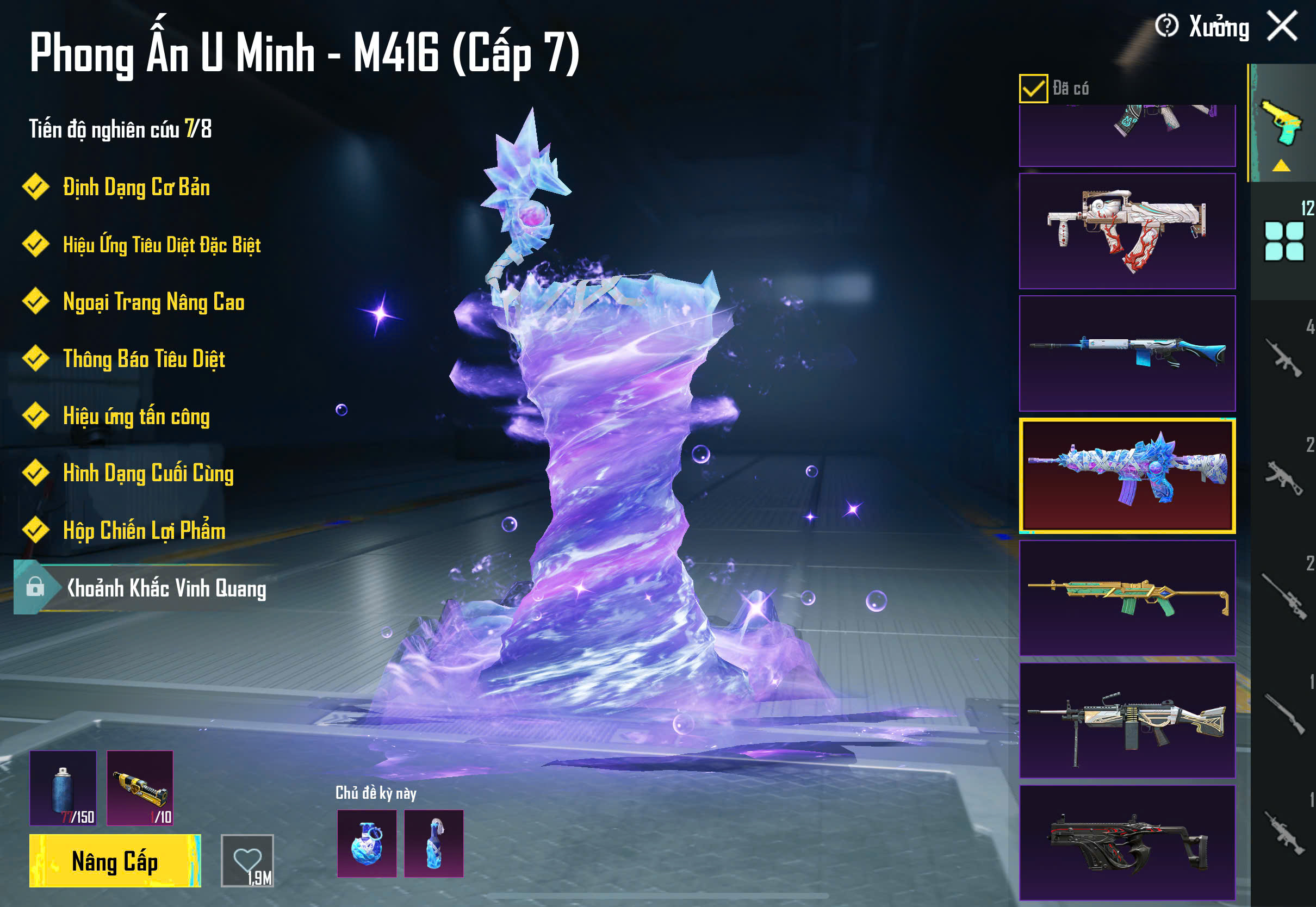View the Hiệu Ứng Tiêu Diệt Đặc Biệt stage
This screenshot has height=907, width=1316.
pyautogui.click(x=162, y=244)
